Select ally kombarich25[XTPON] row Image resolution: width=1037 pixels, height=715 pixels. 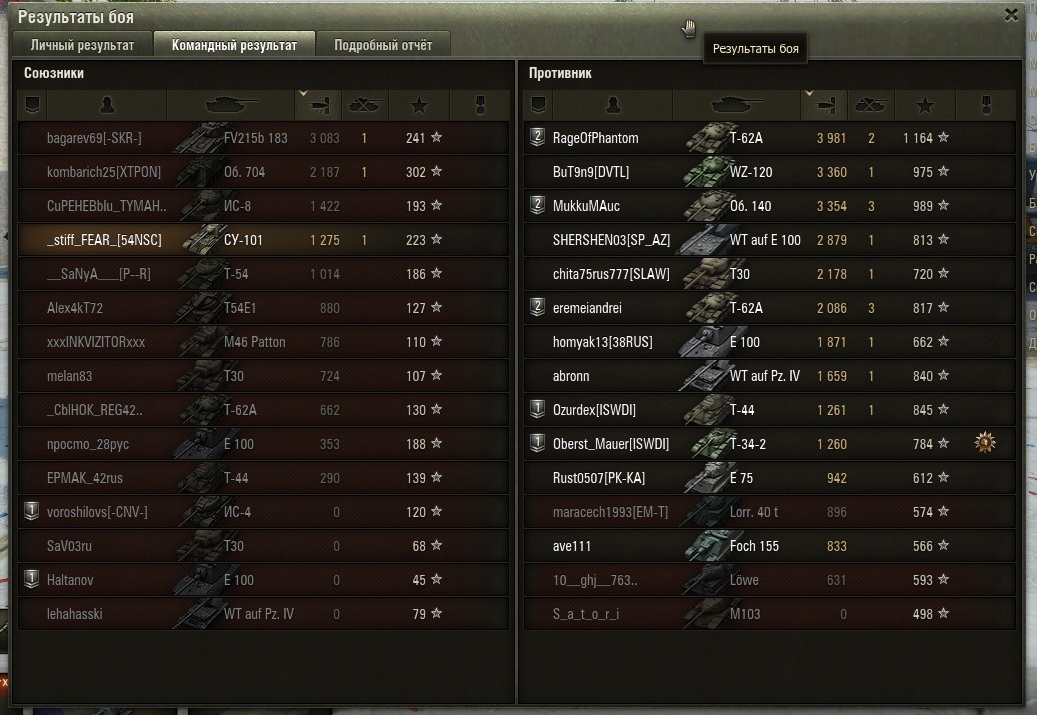[x=263, y=172]
